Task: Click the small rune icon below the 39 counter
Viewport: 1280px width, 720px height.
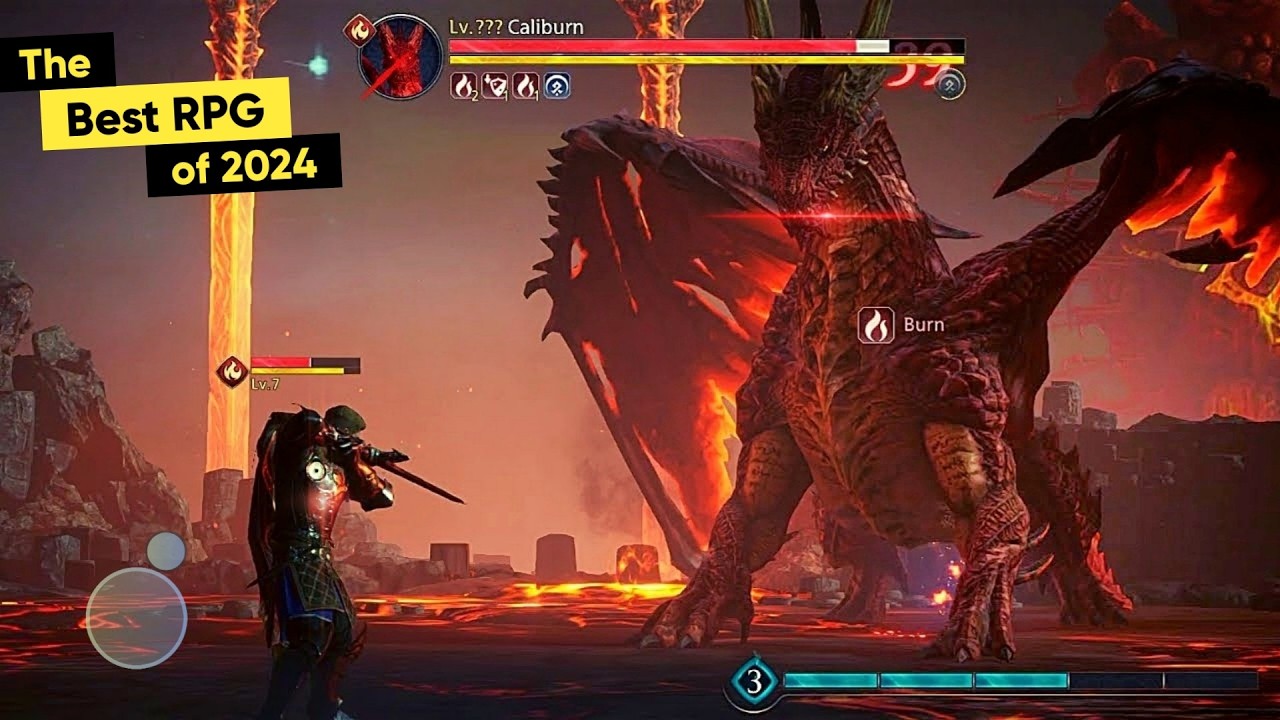Action: point(949,83)
